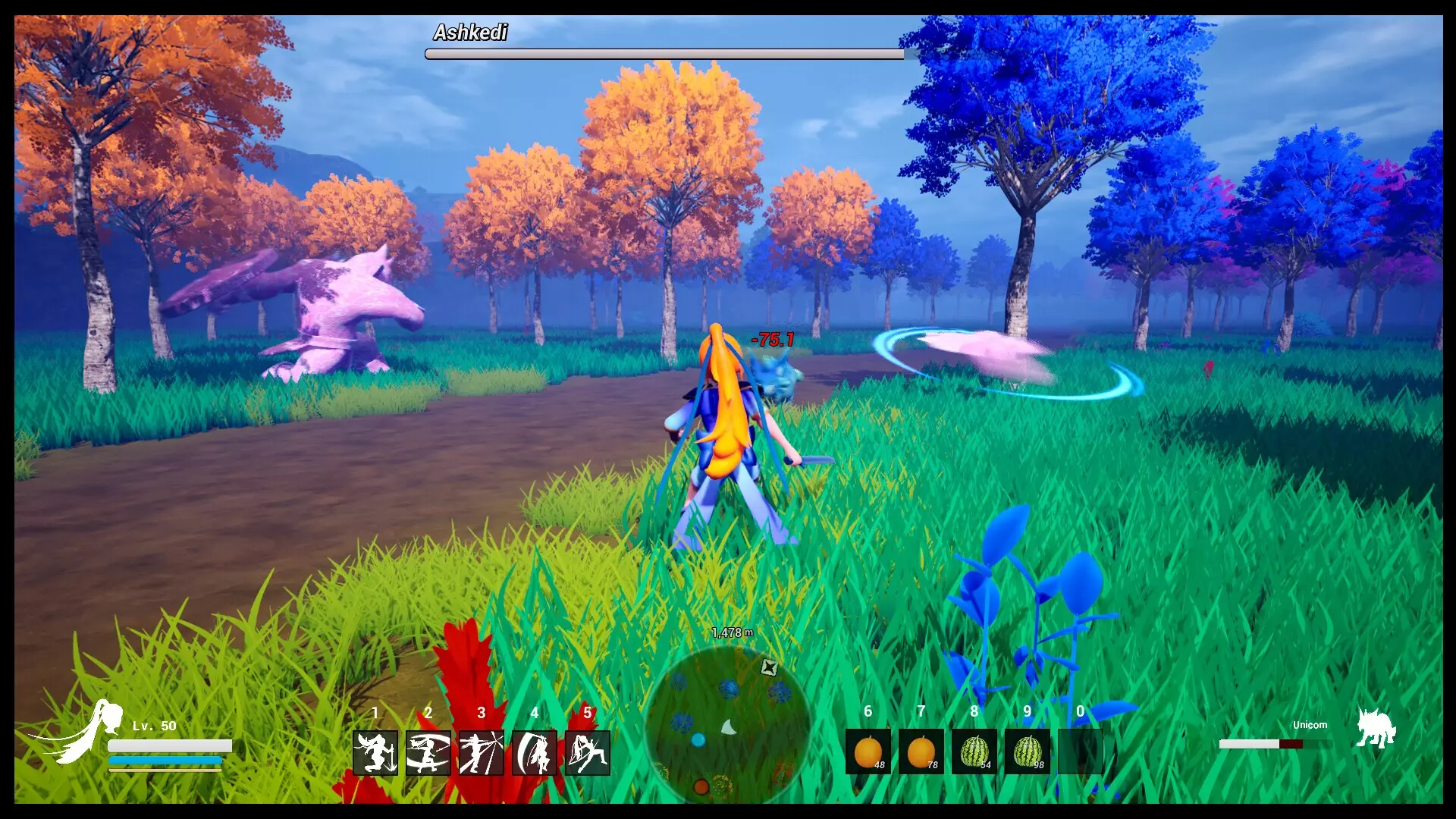Select the orange stack of 48
The height and width of the screenshot is (819, 1456).
868,752
